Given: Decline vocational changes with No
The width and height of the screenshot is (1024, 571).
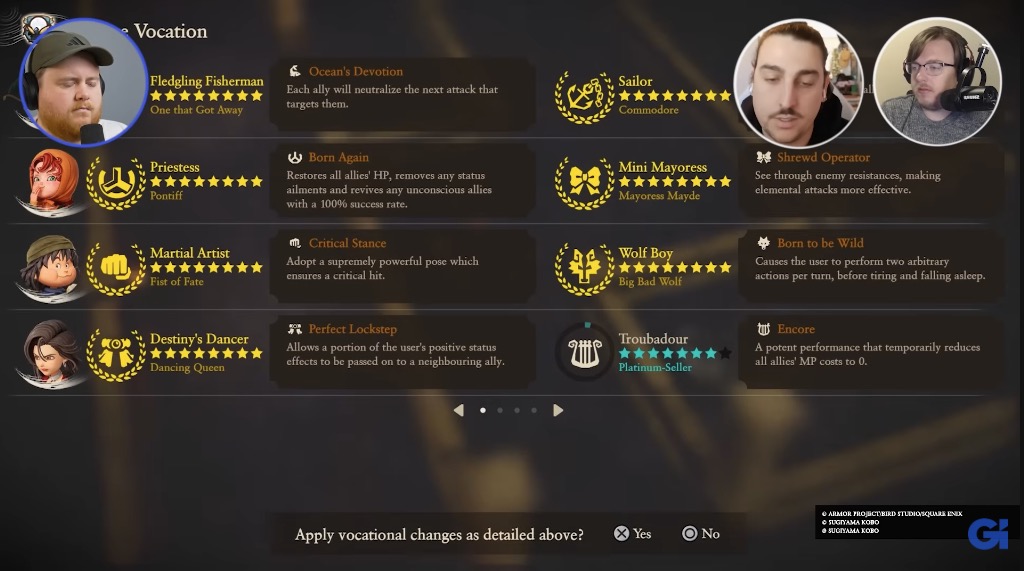Looking at the screenshot, I should [x=700, y=534].
